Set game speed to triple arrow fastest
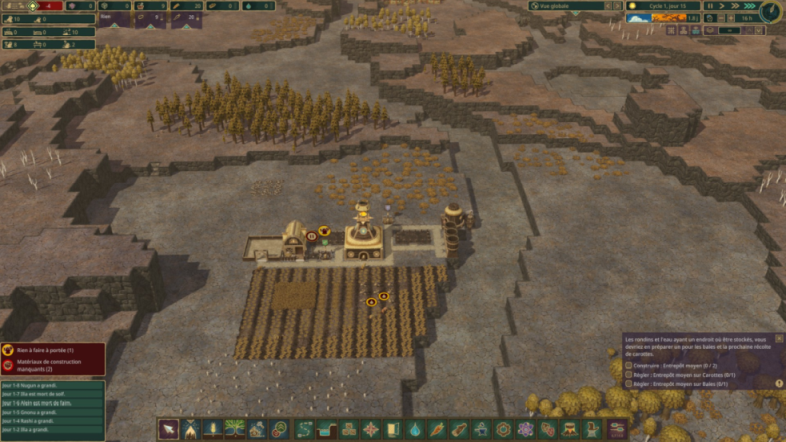The height and width of the screenshot is (442, 786). click(x=749, y=6)
